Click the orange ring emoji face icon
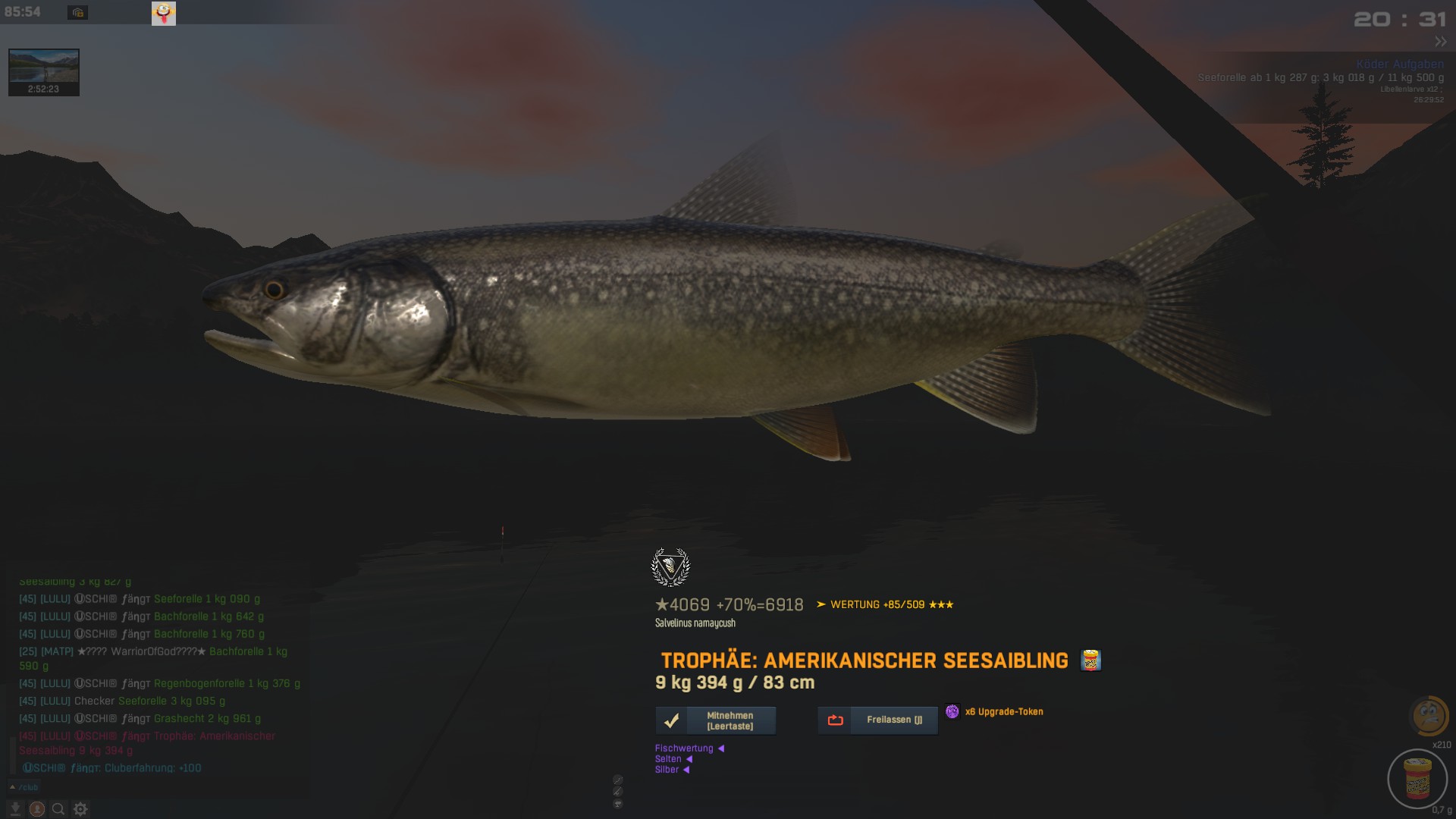Screen dimensions: 1456x819 [x=1429, y=715]
